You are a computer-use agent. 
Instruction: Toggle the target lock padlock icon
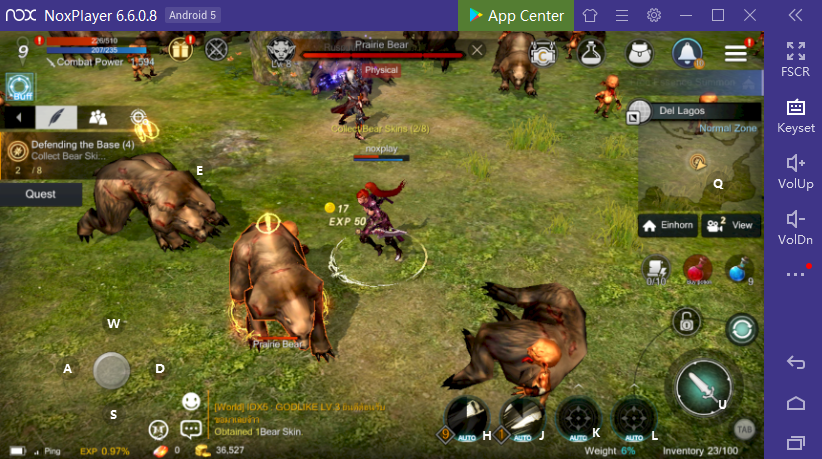(x=686, y=321)
